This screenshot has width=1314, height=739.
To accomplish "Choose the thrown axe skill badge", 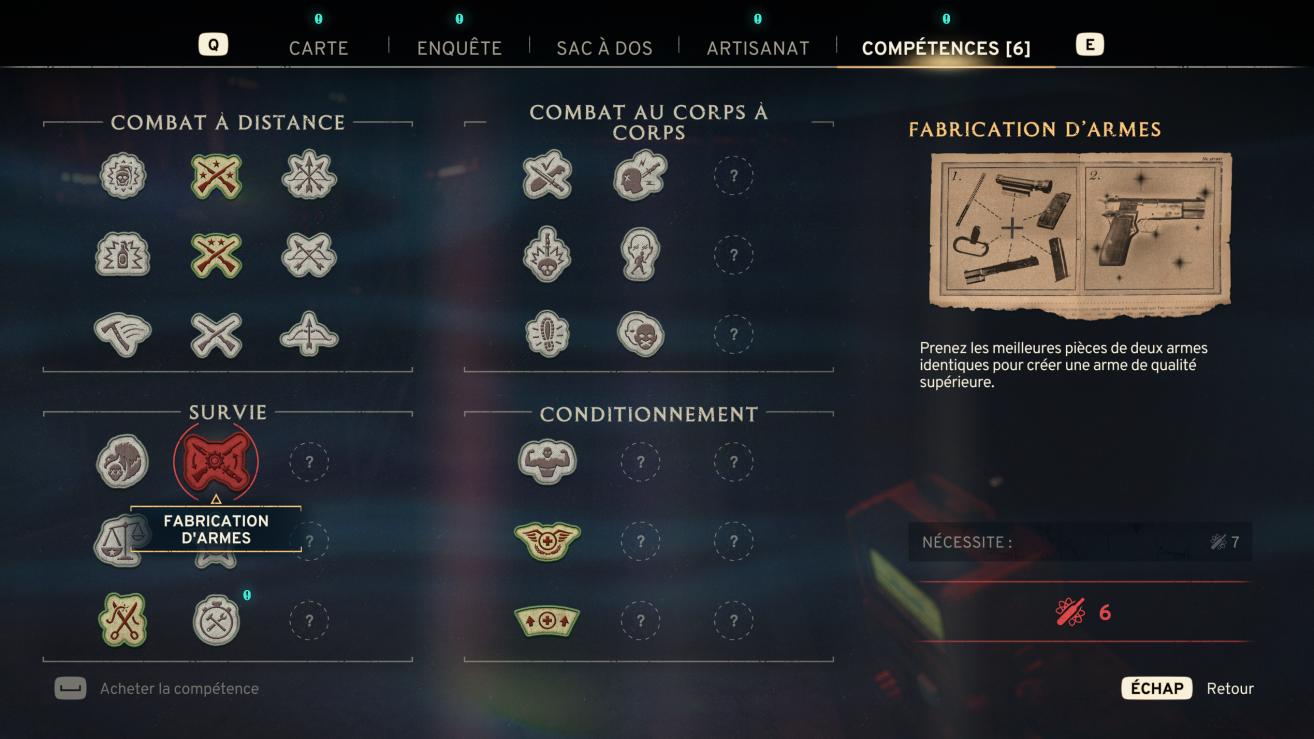I will click(x=123, y=334).
